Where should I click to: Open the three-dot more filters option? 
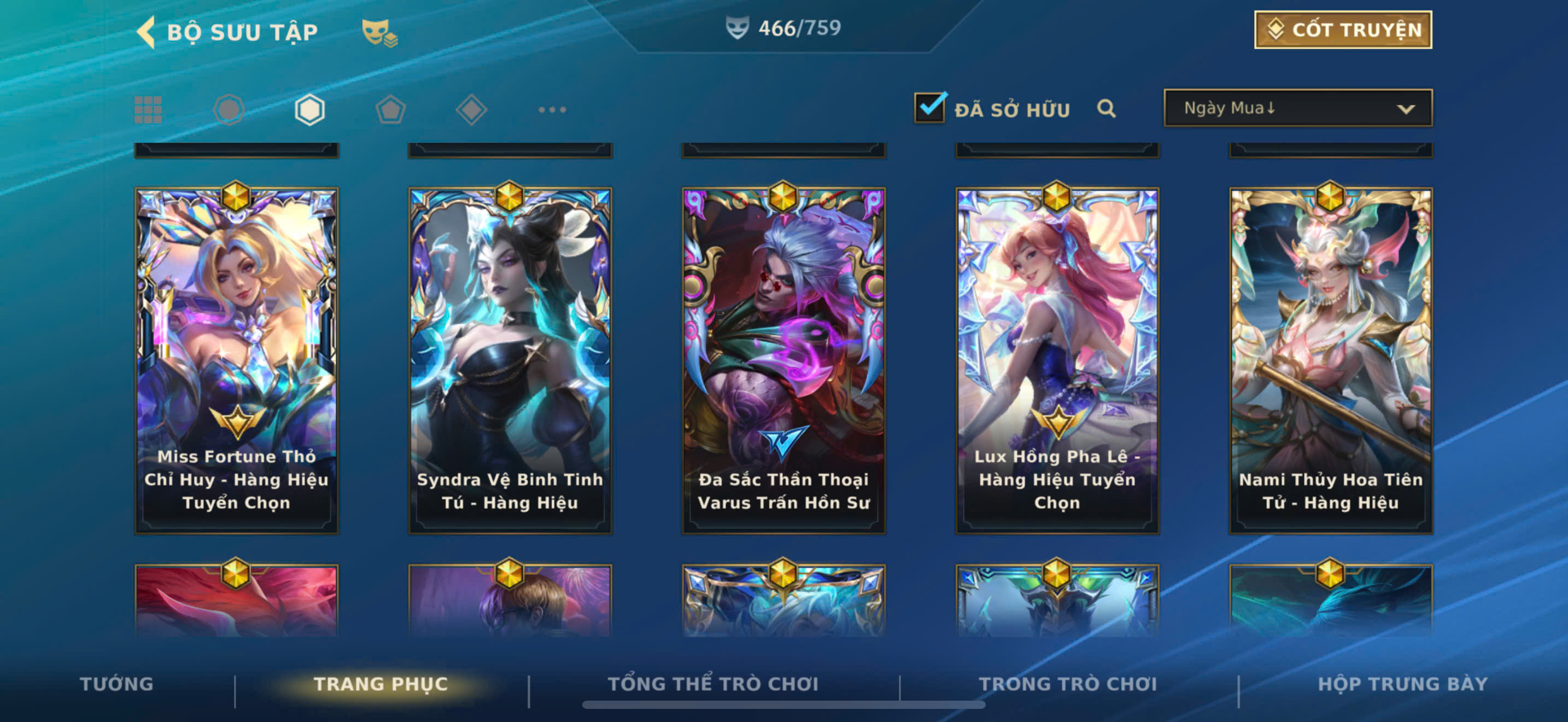click(x=552, y=110)
